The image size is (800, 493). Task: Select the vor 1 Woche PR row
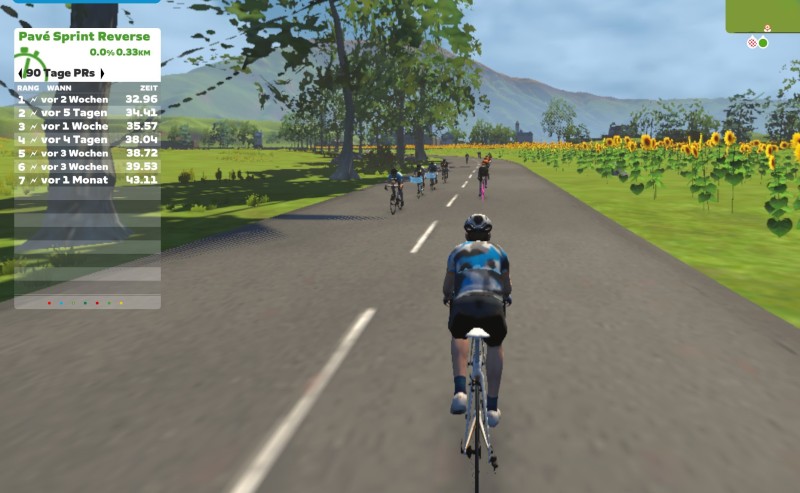coord(87,127)
